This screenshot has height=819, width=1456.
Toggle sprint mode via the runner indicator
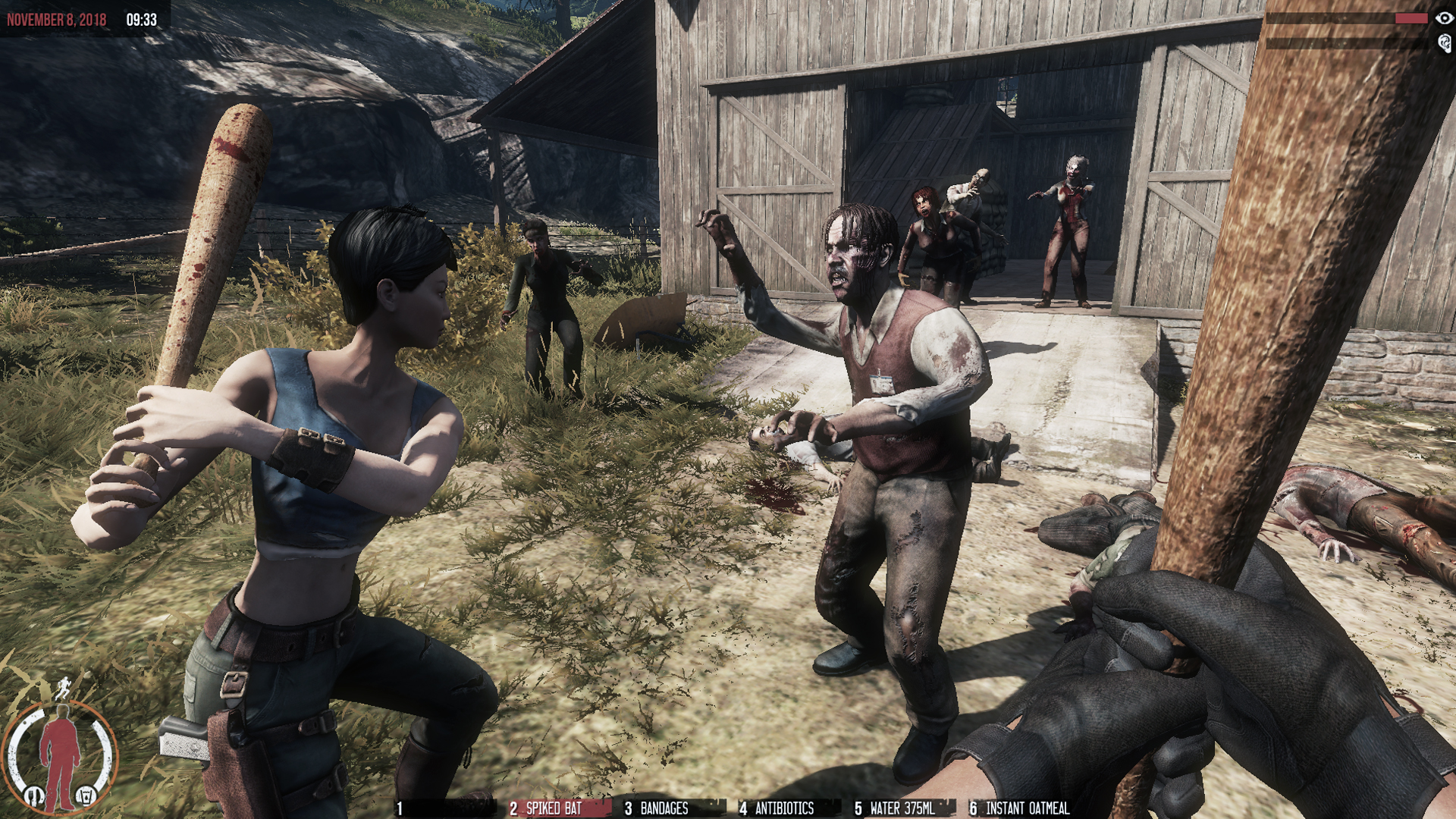[x=64, y=689]
